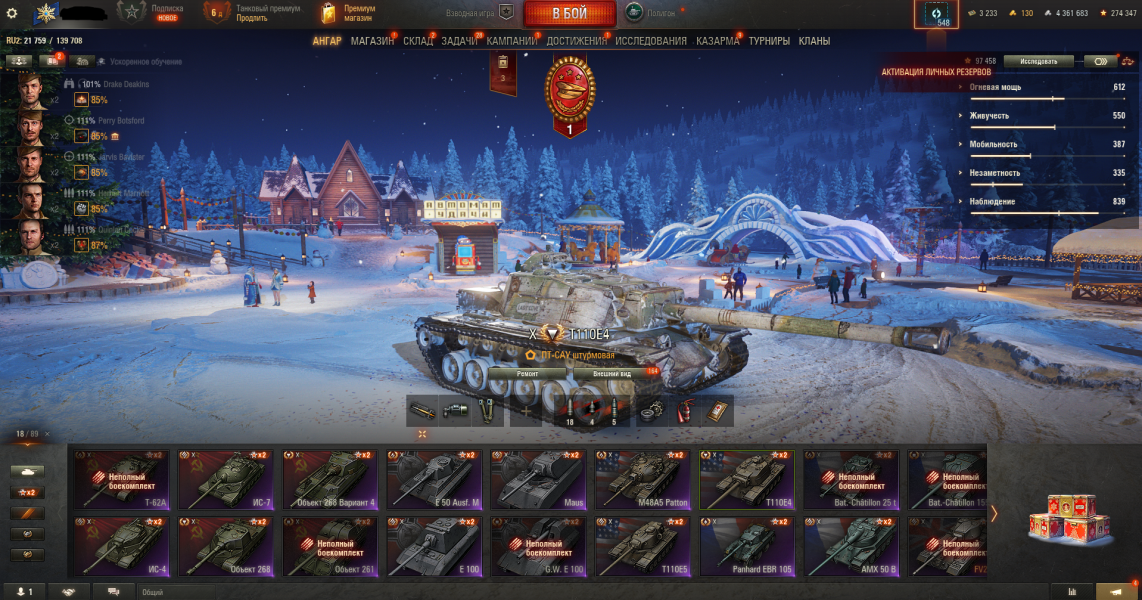
Task: Go to the ЗАДАЧИ tab
Action: 459,41
